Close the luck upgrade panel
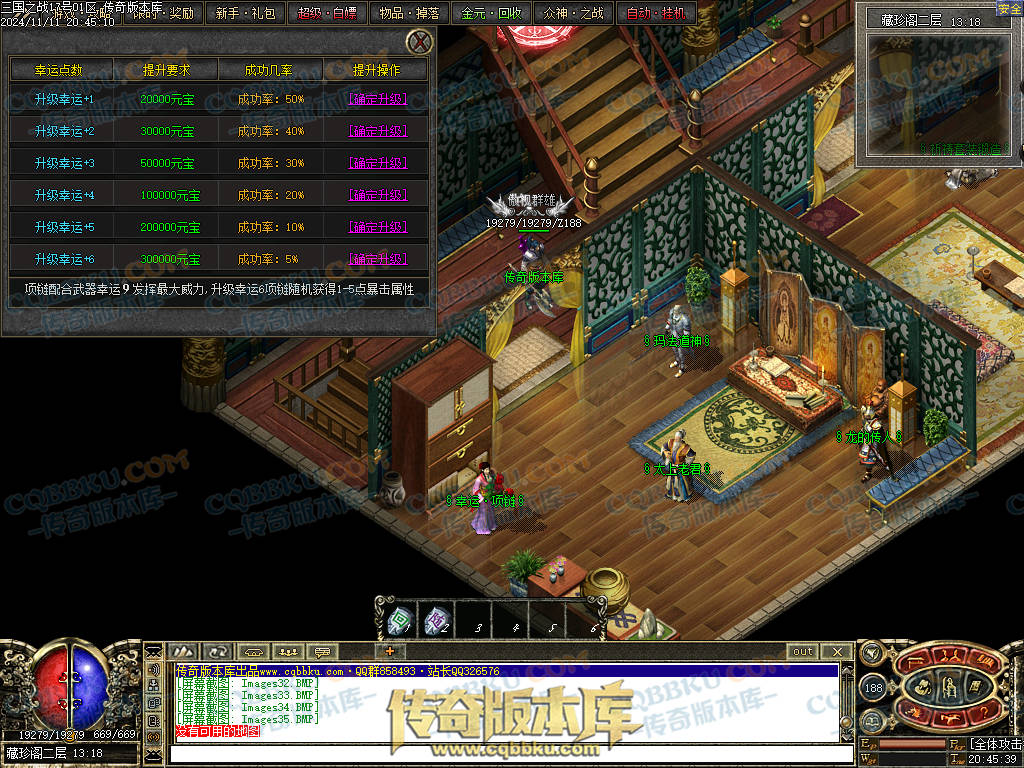The height and width of the screenshot is (768, 1024). point(421,42)
